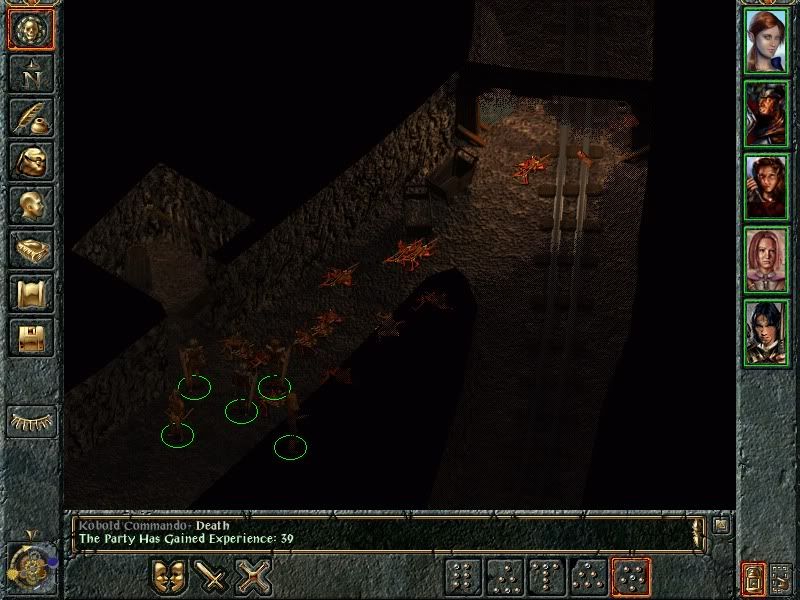
Task: Click the skull return-to-game button
Action: click(x=30, y=29)
